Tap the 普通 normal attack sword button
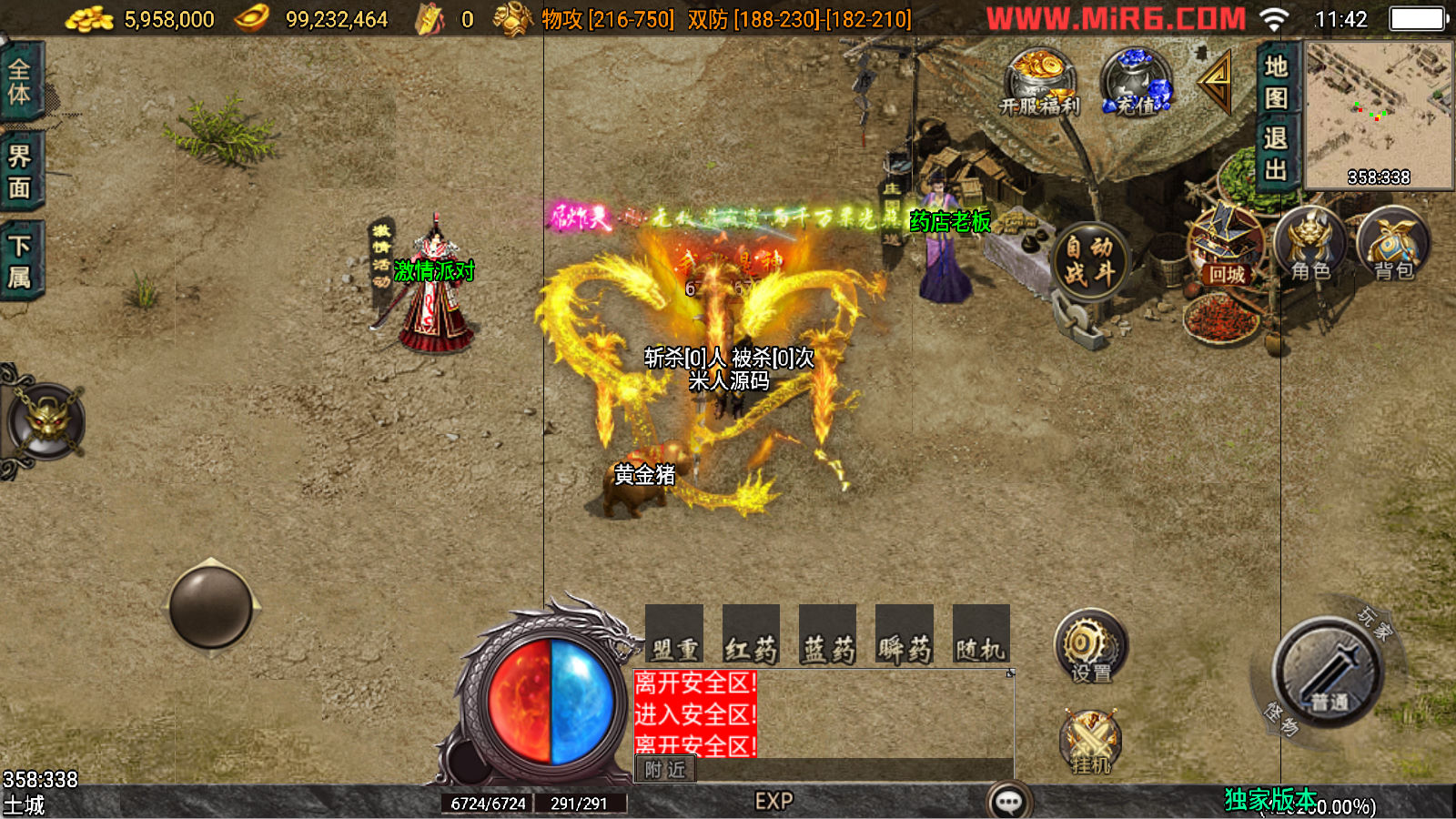 (1328, 673)
